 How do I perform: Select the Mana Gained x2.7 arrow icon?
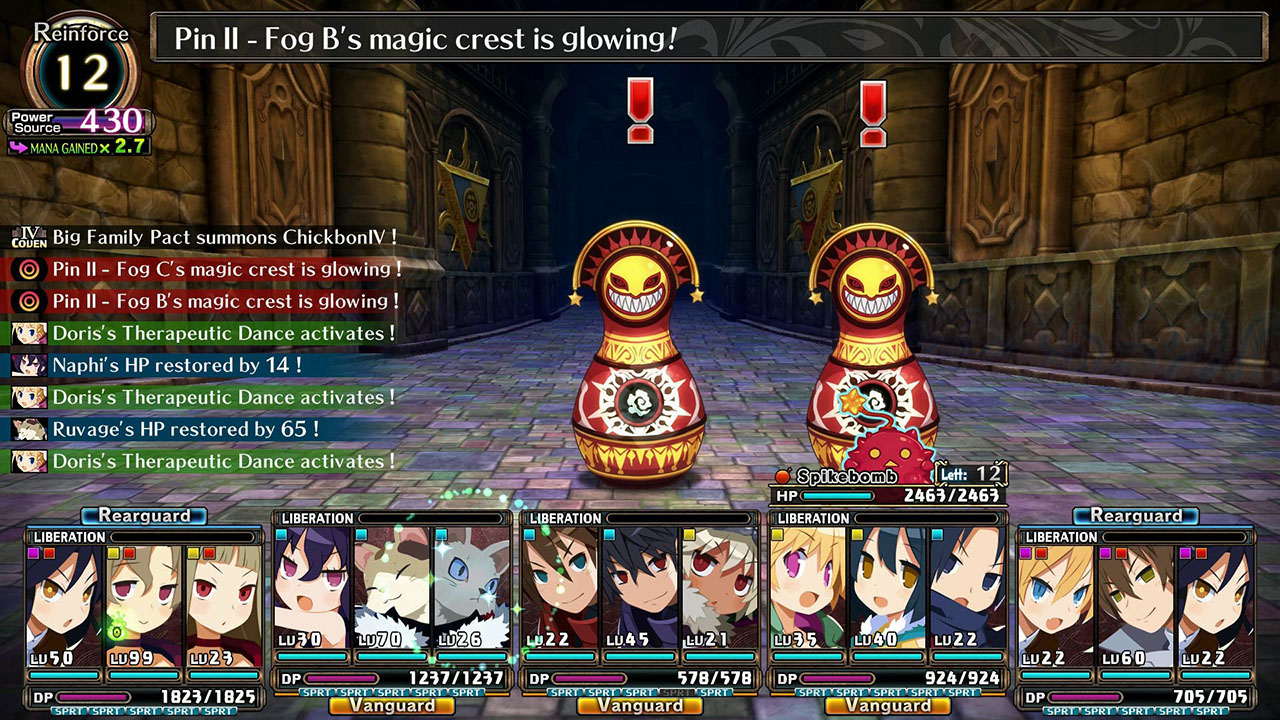pyautogui.click(x=18, y=148)
